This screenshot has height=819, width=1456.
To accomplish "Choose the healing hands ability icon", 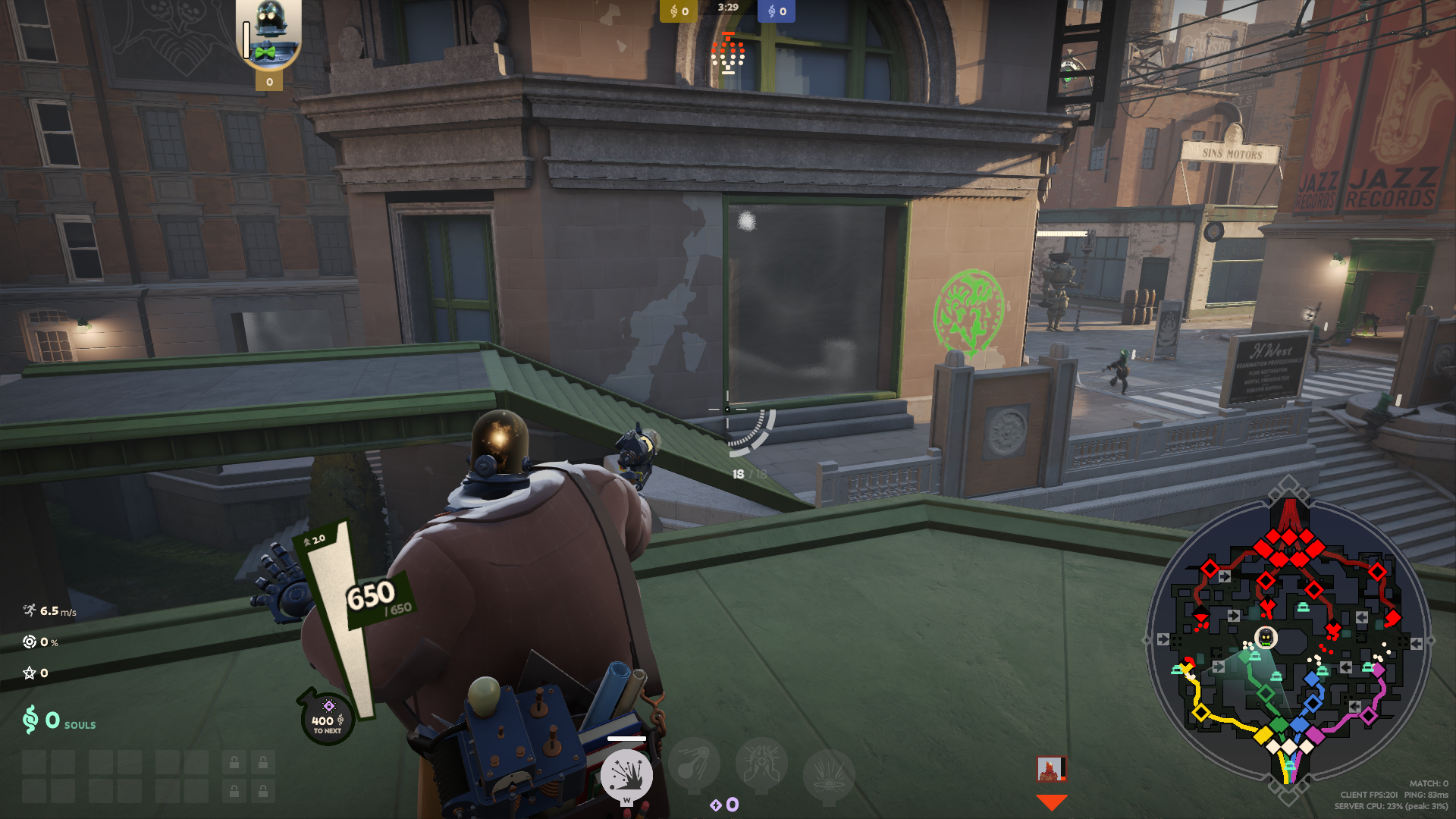I will coord(761,764).
